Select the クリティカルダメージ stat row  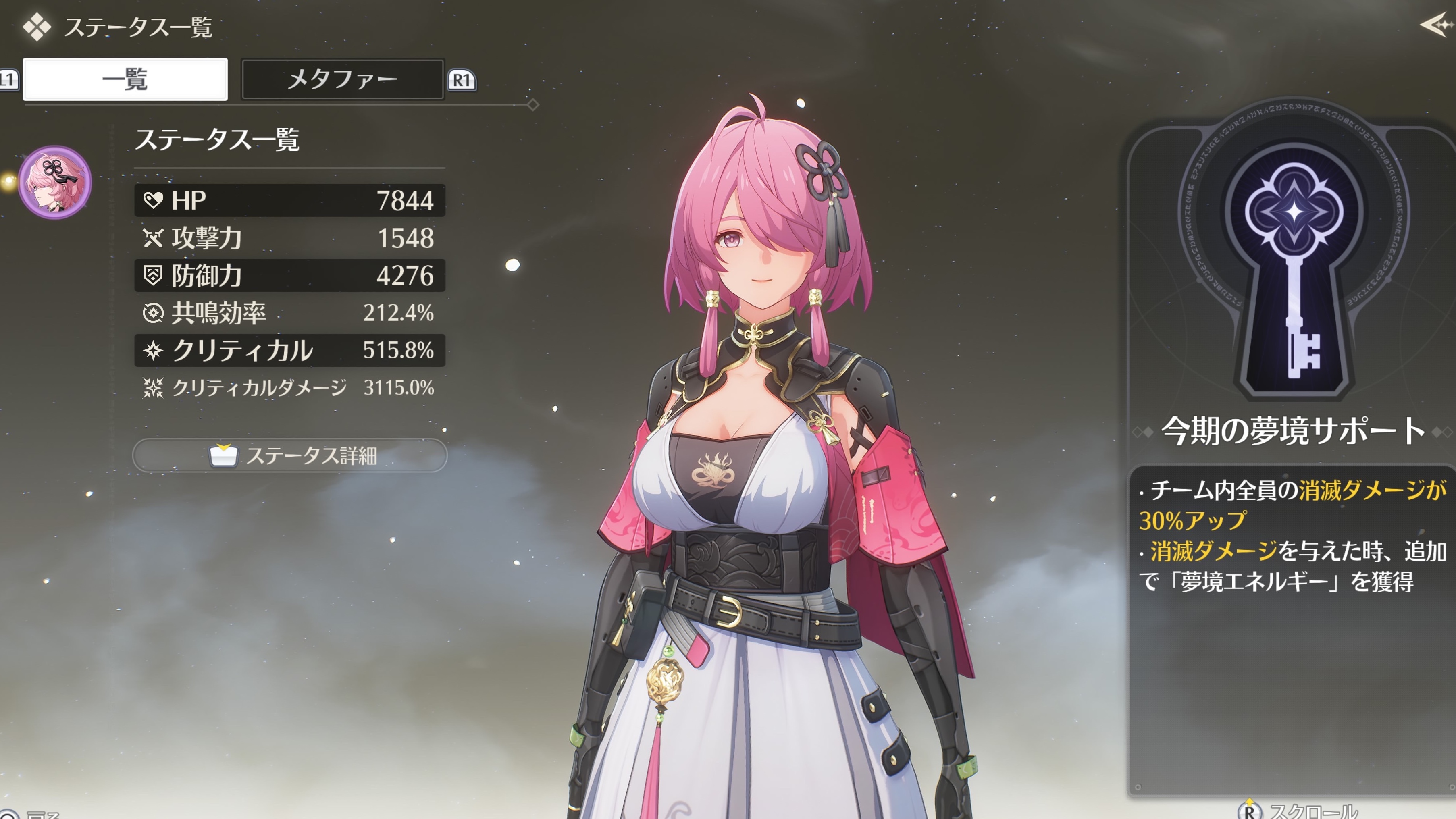(290, 388)
